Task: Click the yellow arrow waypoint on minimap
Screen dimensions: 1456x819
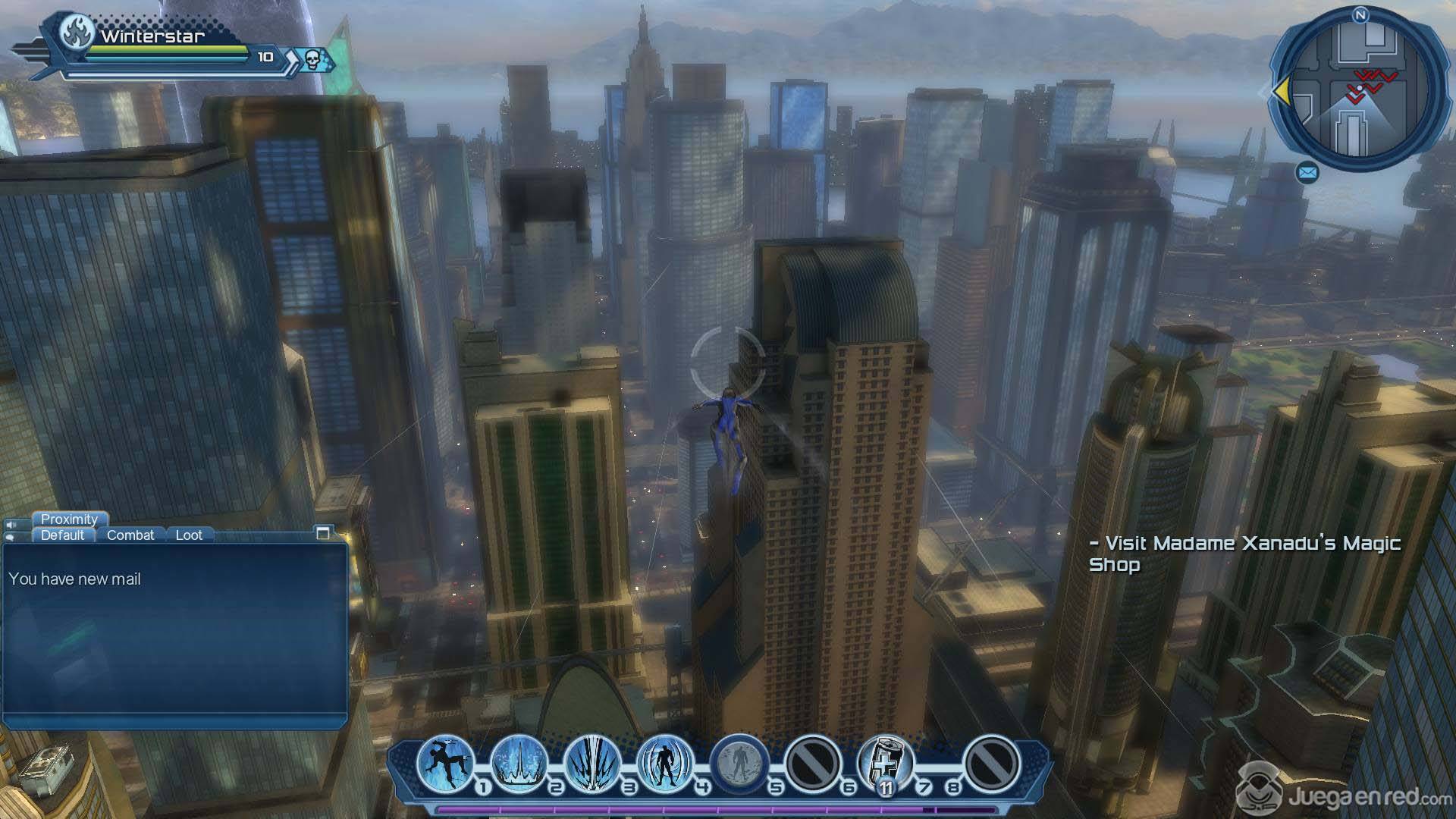Action: [x=1281, y=92]
